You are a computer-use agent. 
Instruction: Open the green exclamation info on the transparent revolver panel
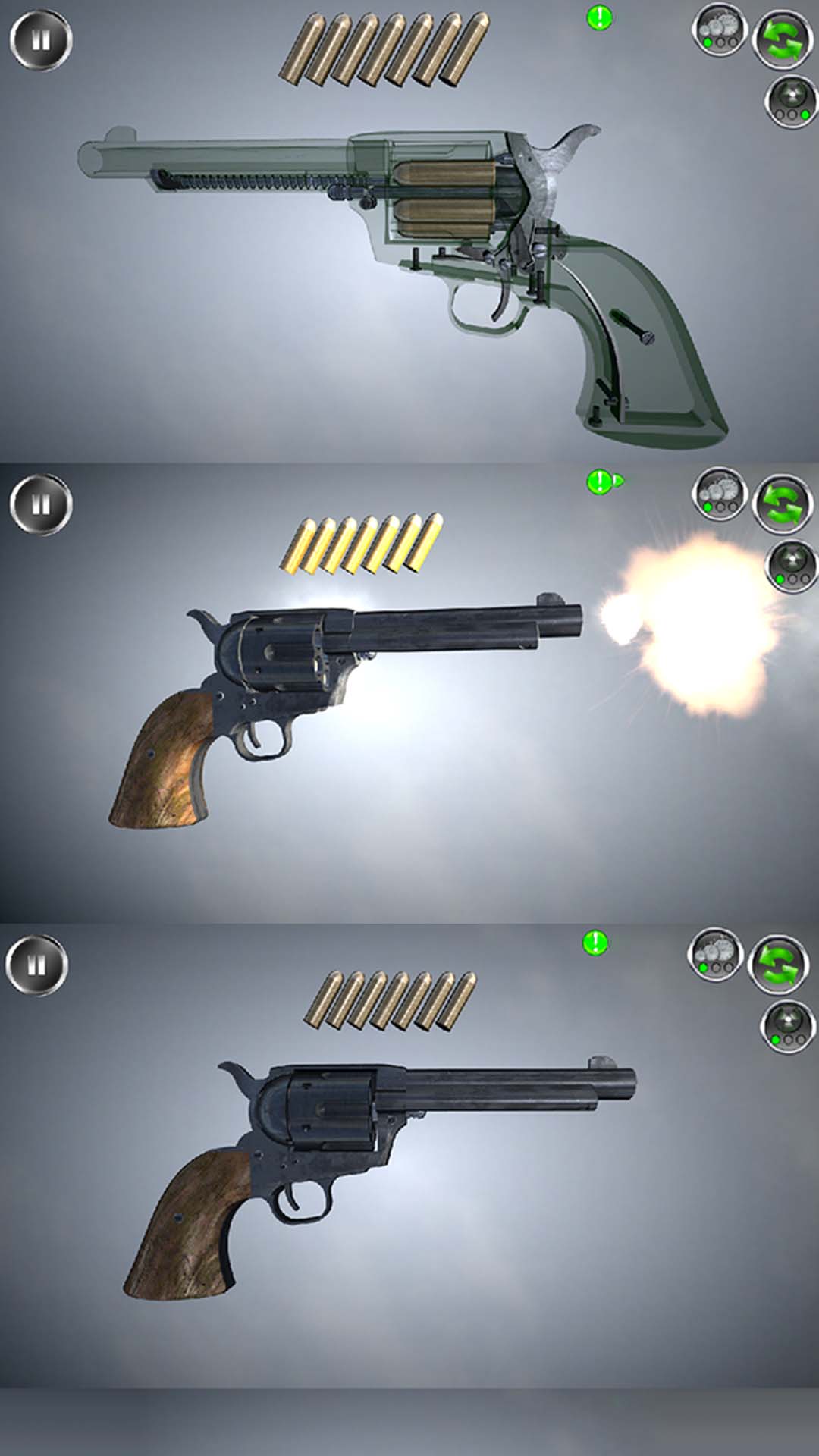coord(599,17)
